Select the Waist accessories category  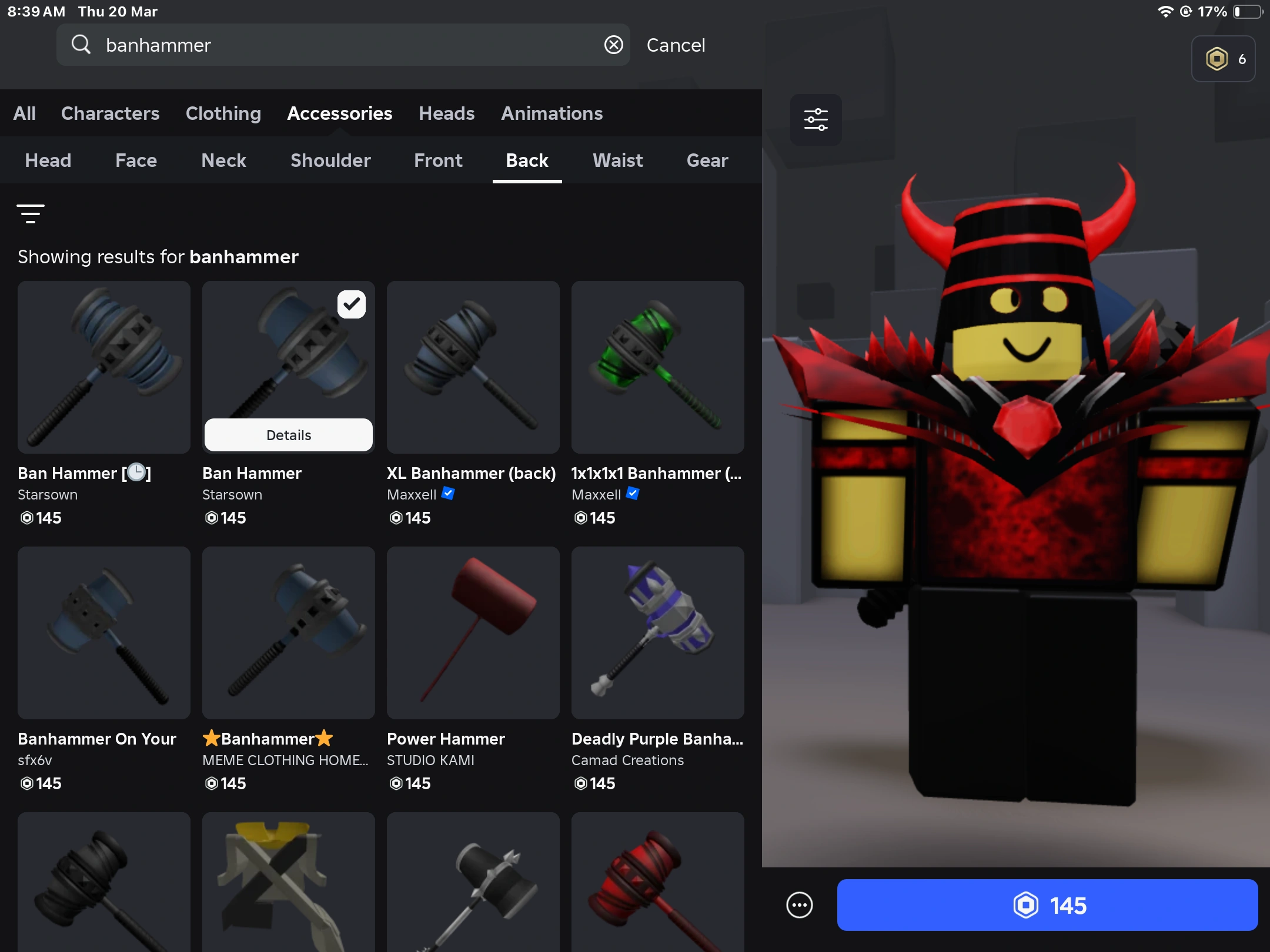[x=617, y=160]
